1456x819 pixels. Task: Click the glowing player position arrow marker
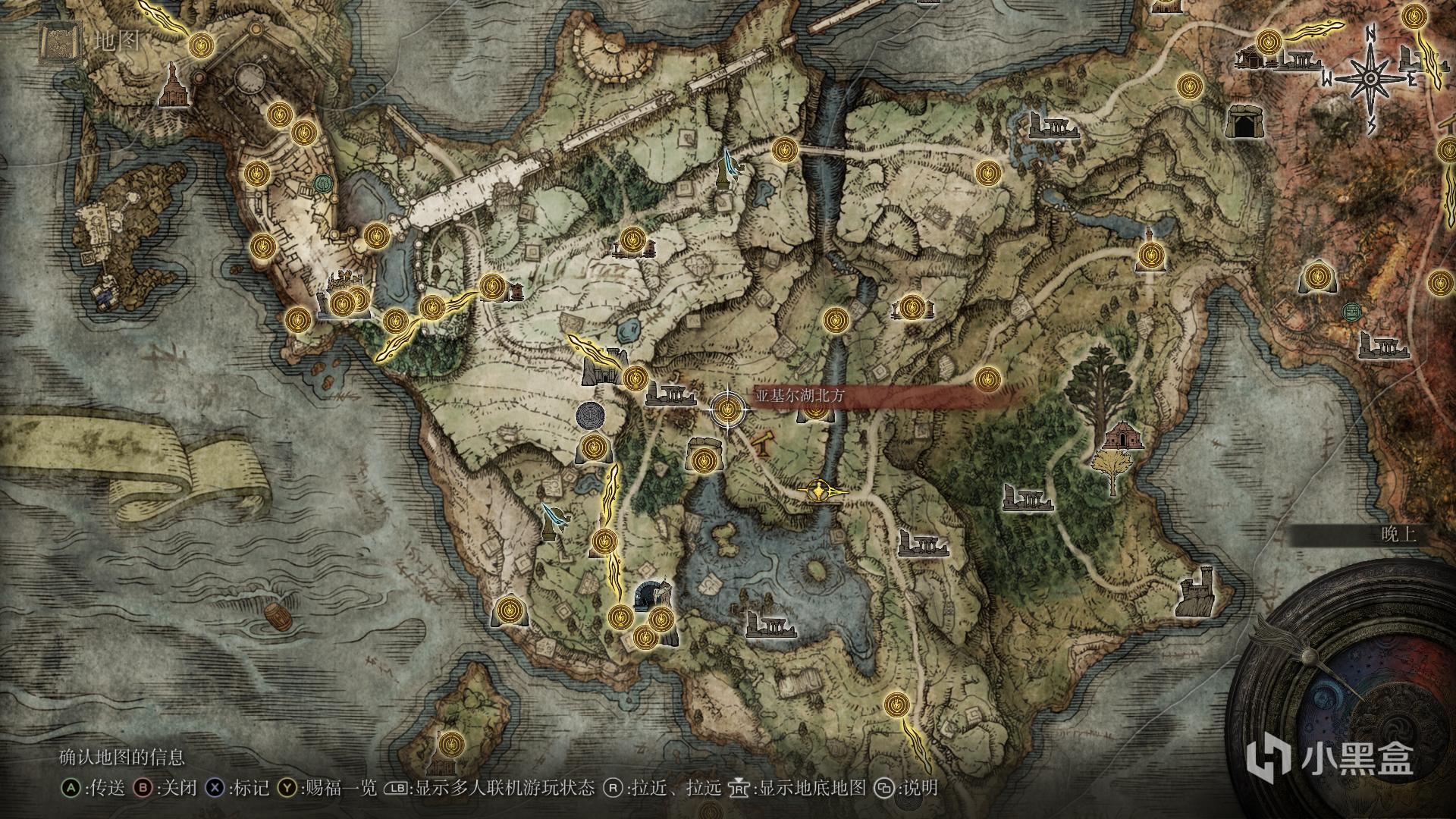819,491
